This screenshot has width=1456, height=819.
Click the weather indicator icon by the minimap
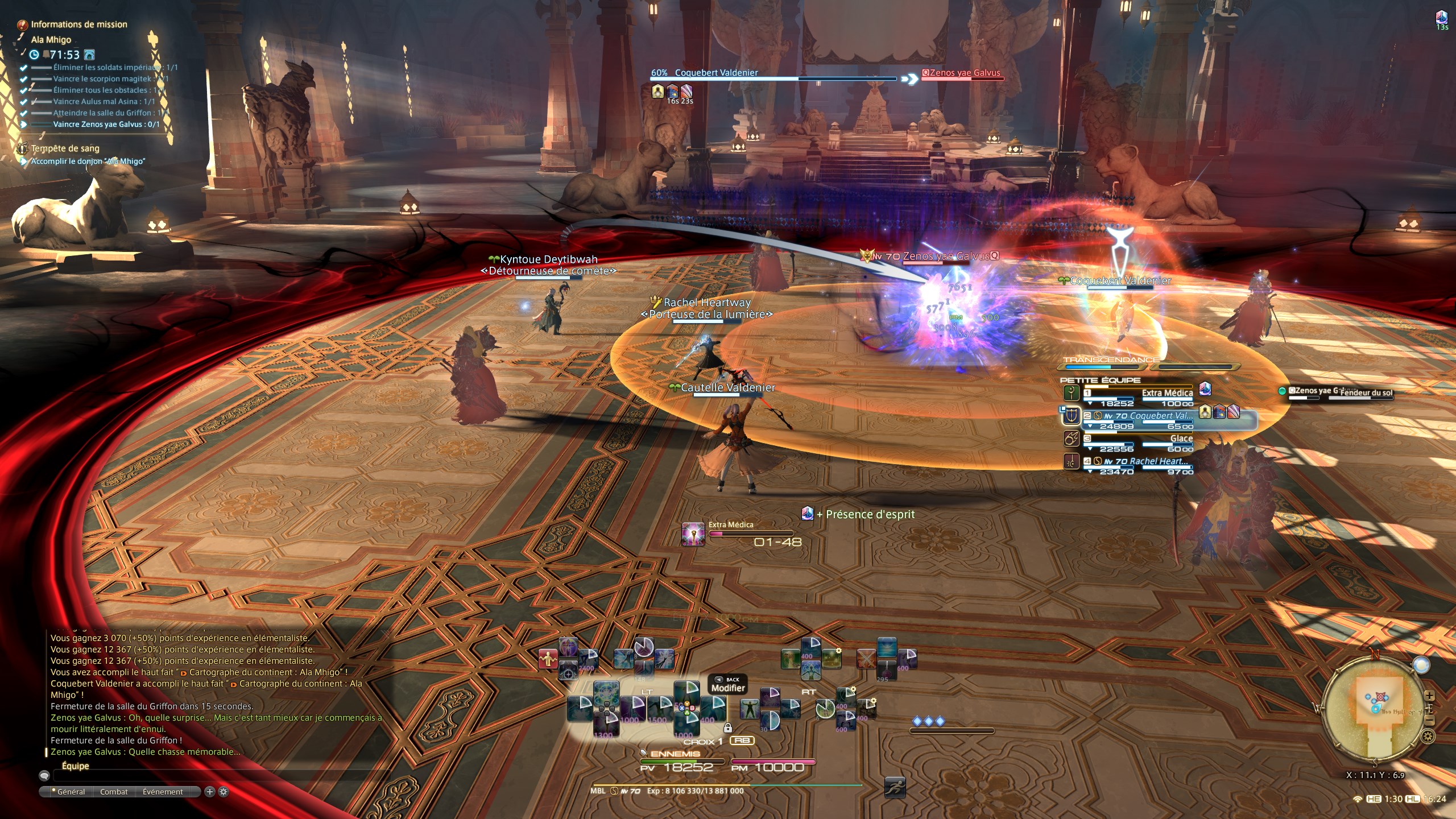1421,665
